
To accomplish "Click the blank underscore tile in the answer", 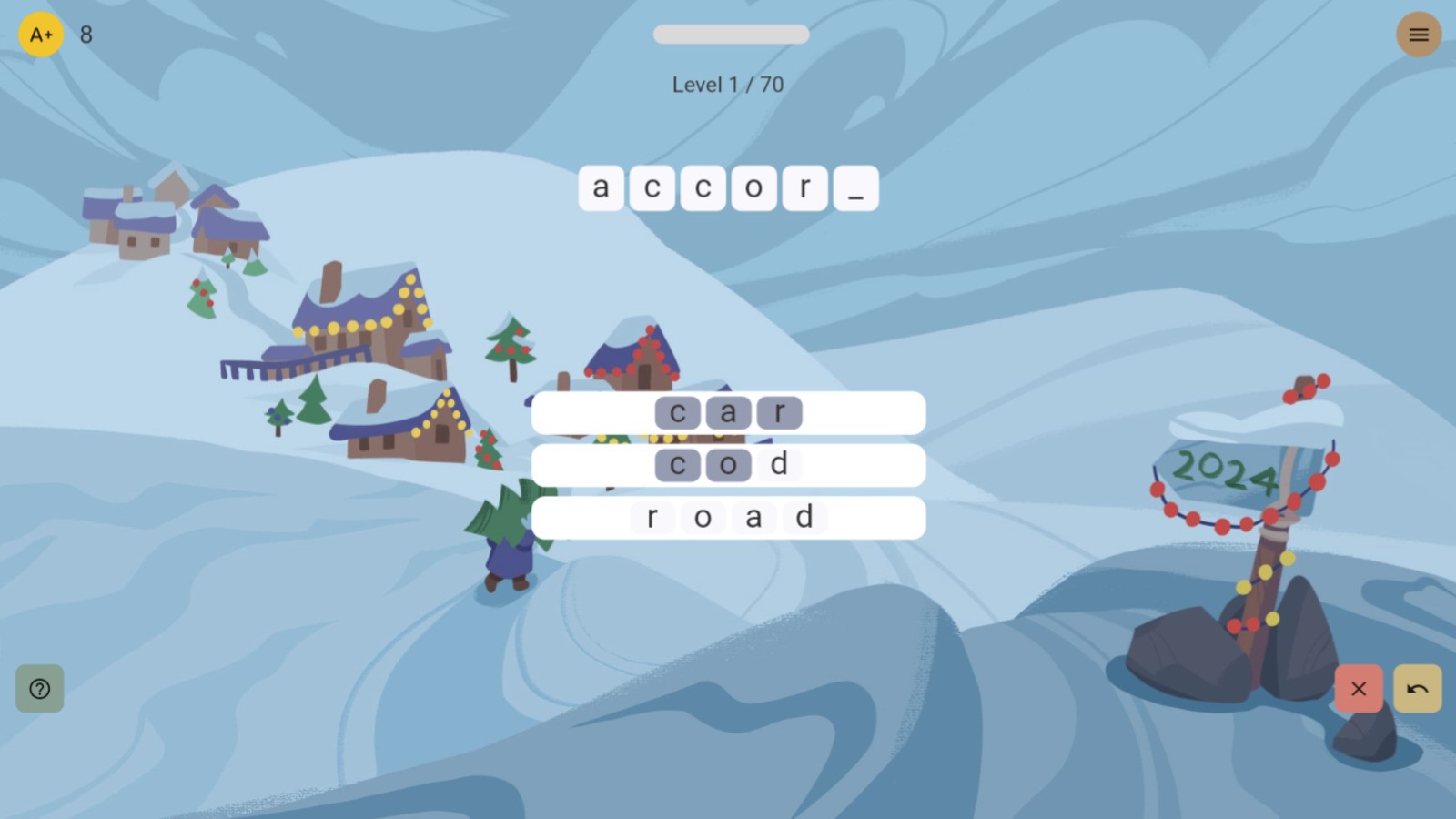I will coord(854,188).
